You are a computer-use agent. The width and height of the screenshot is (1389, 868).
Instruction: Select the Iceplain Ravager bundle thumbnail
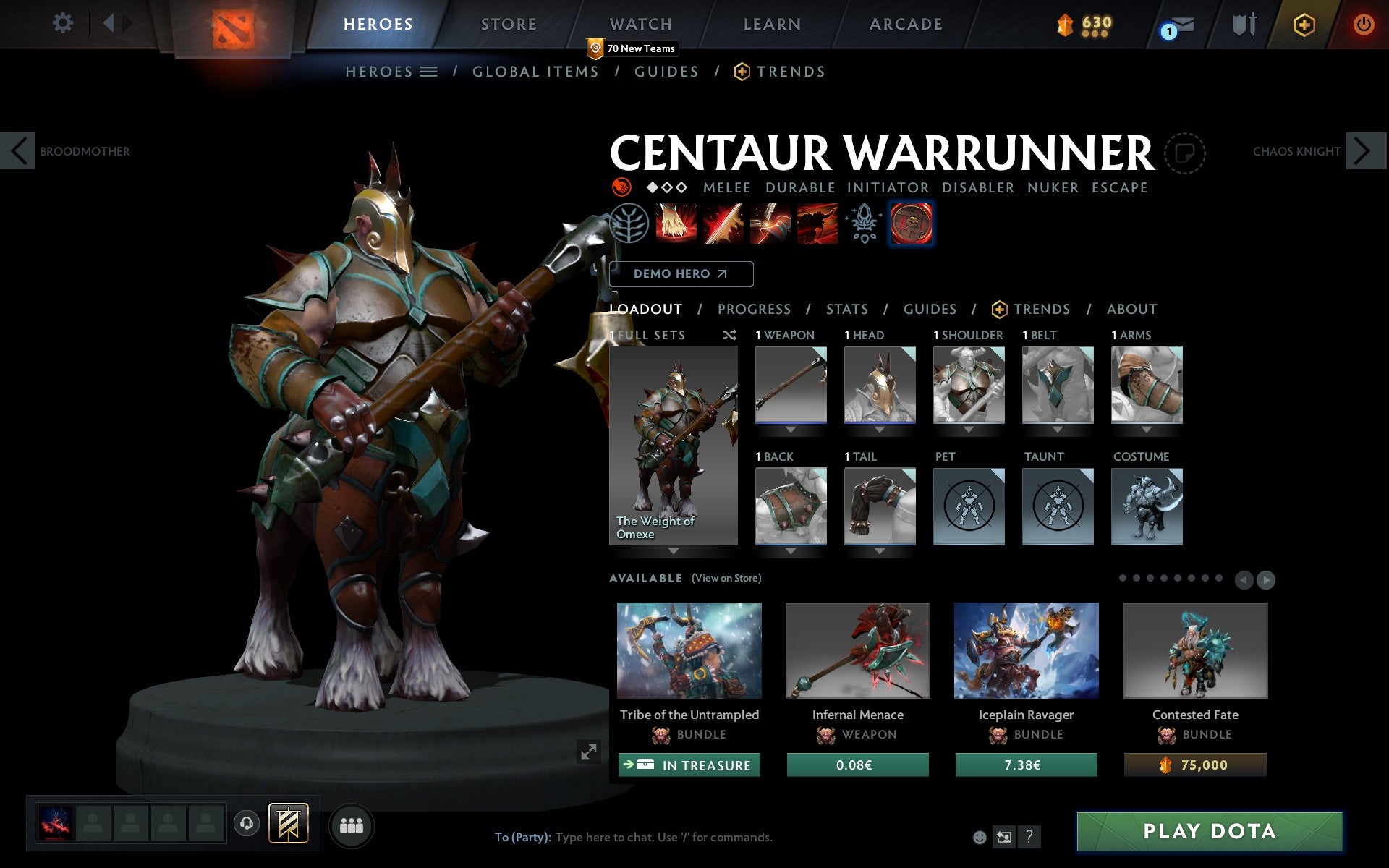[1026, 650]
